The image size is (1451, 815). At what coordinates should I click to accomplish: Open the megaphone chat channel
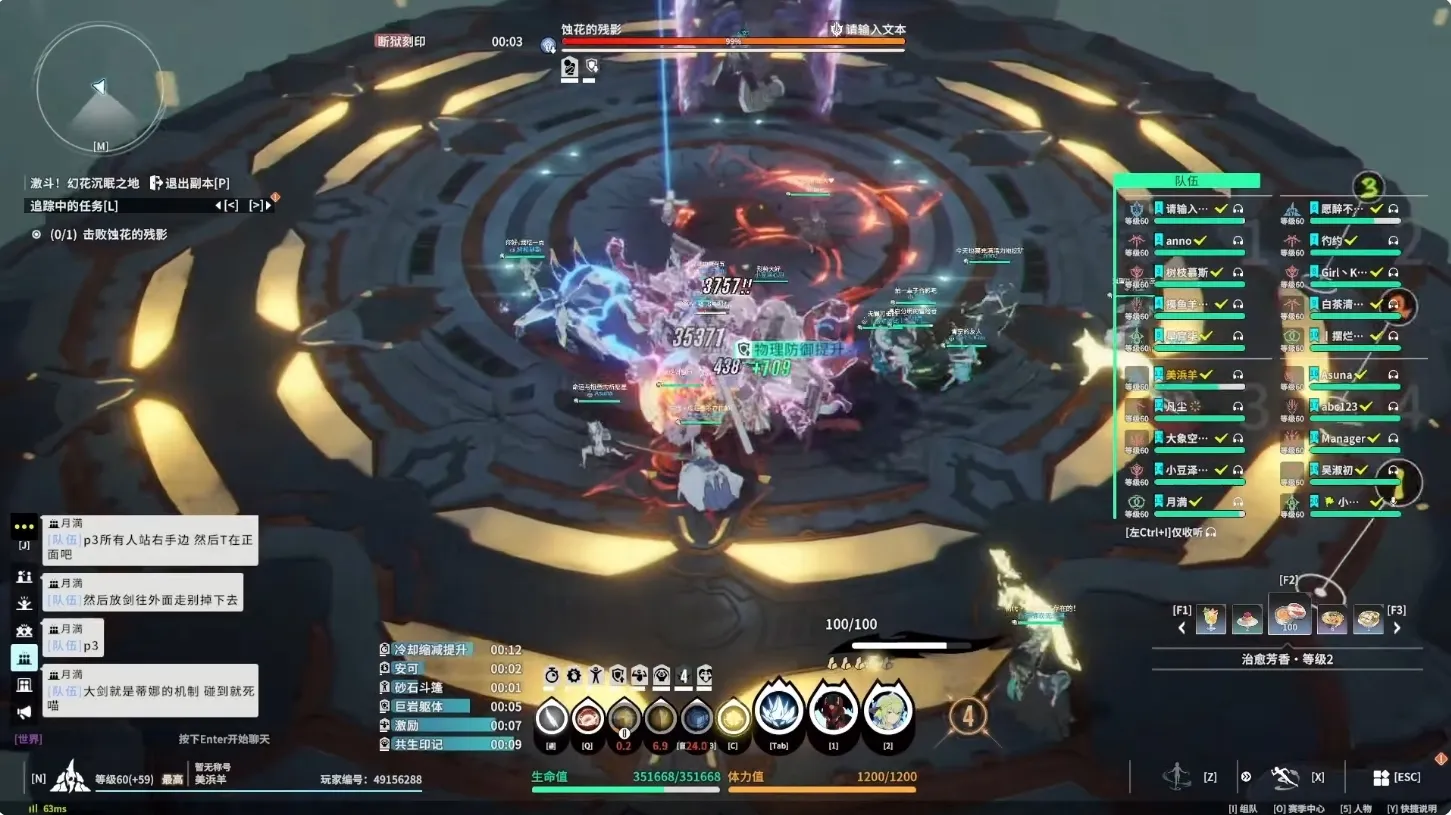coord(24,712)
